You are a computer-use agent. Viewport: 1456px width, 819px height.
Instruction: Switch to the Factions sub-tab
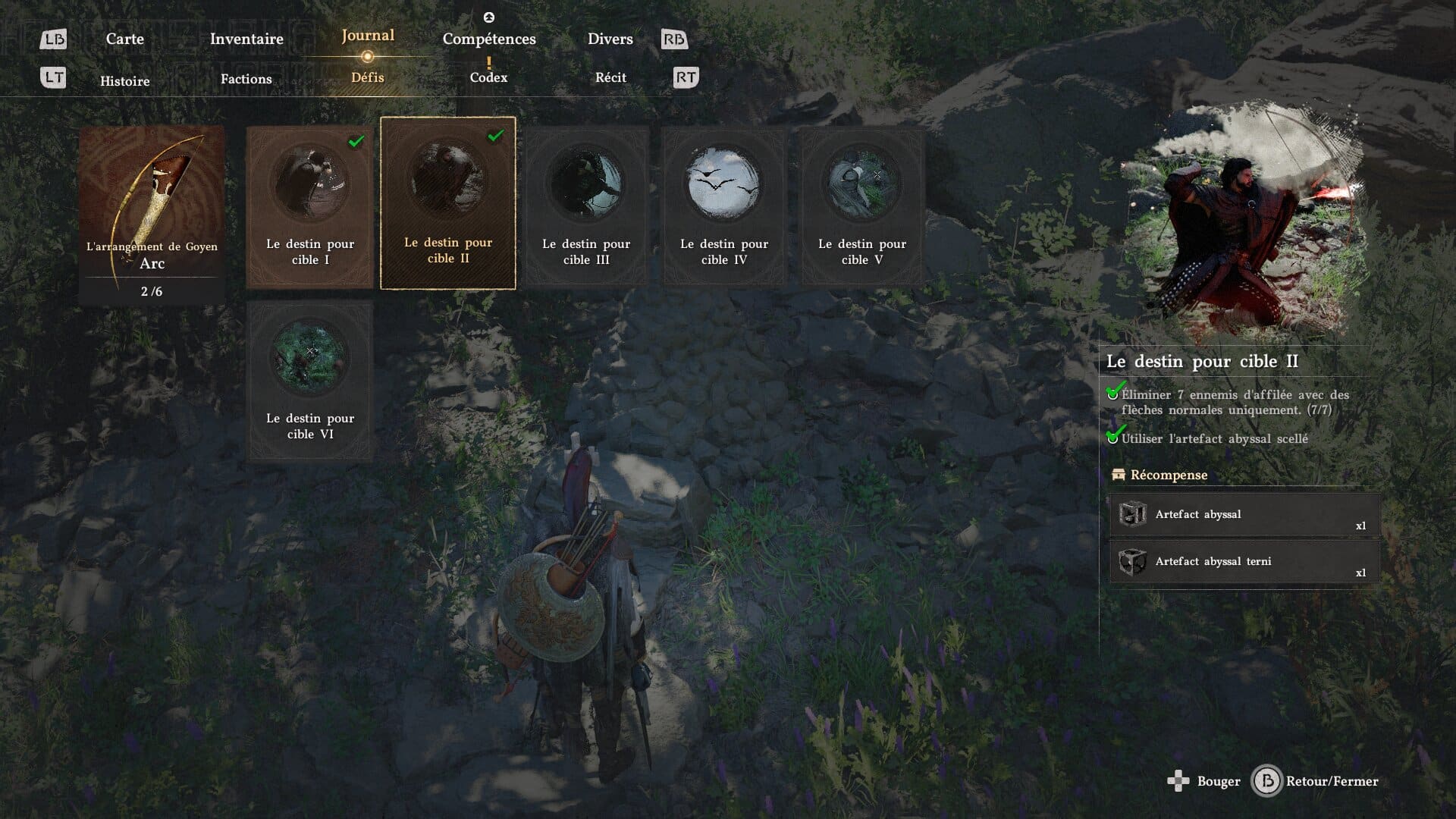click(246, 79)
